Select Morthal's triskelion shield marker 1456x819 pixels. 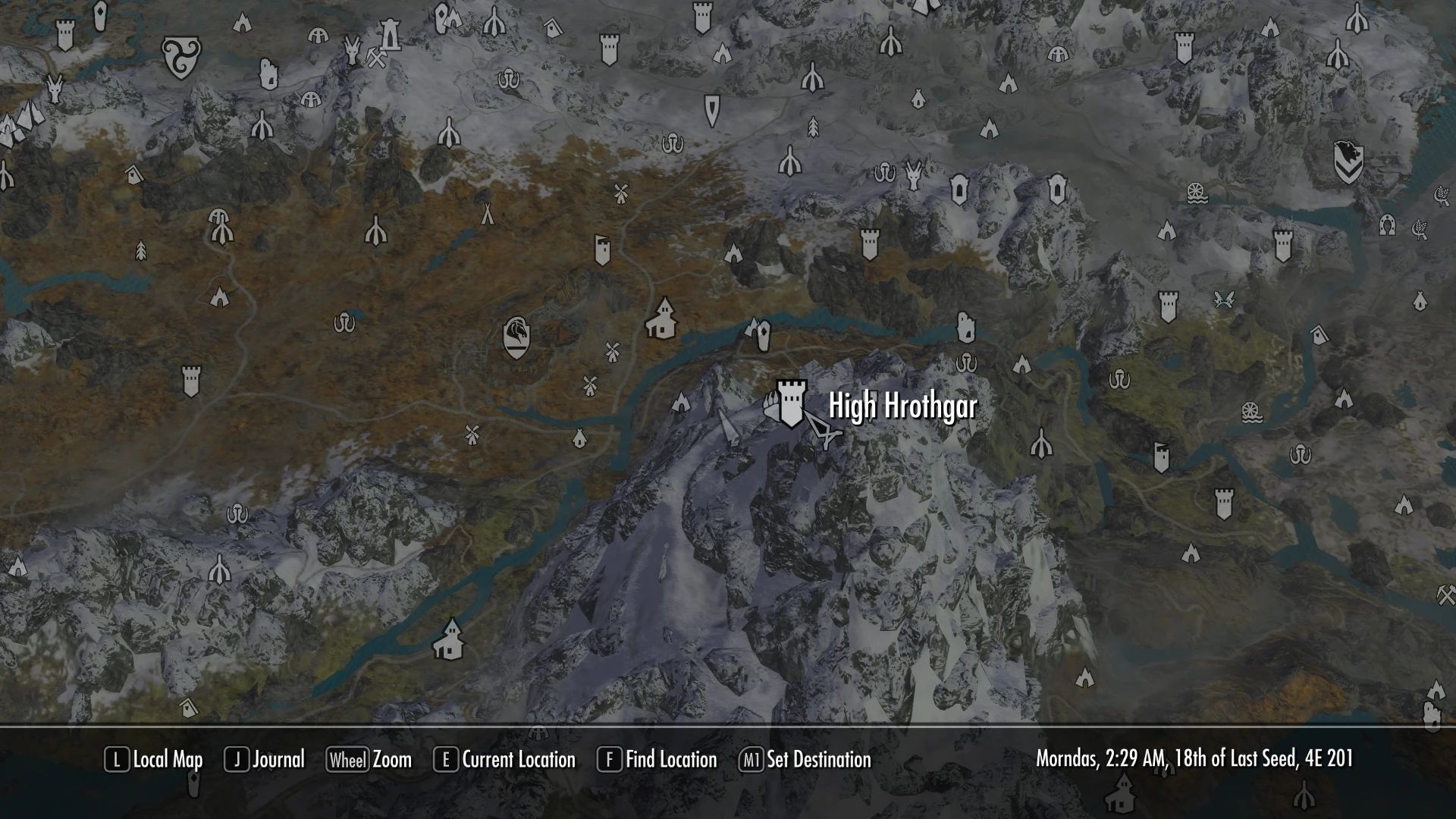pyautogui.click(x=181, y=58)
